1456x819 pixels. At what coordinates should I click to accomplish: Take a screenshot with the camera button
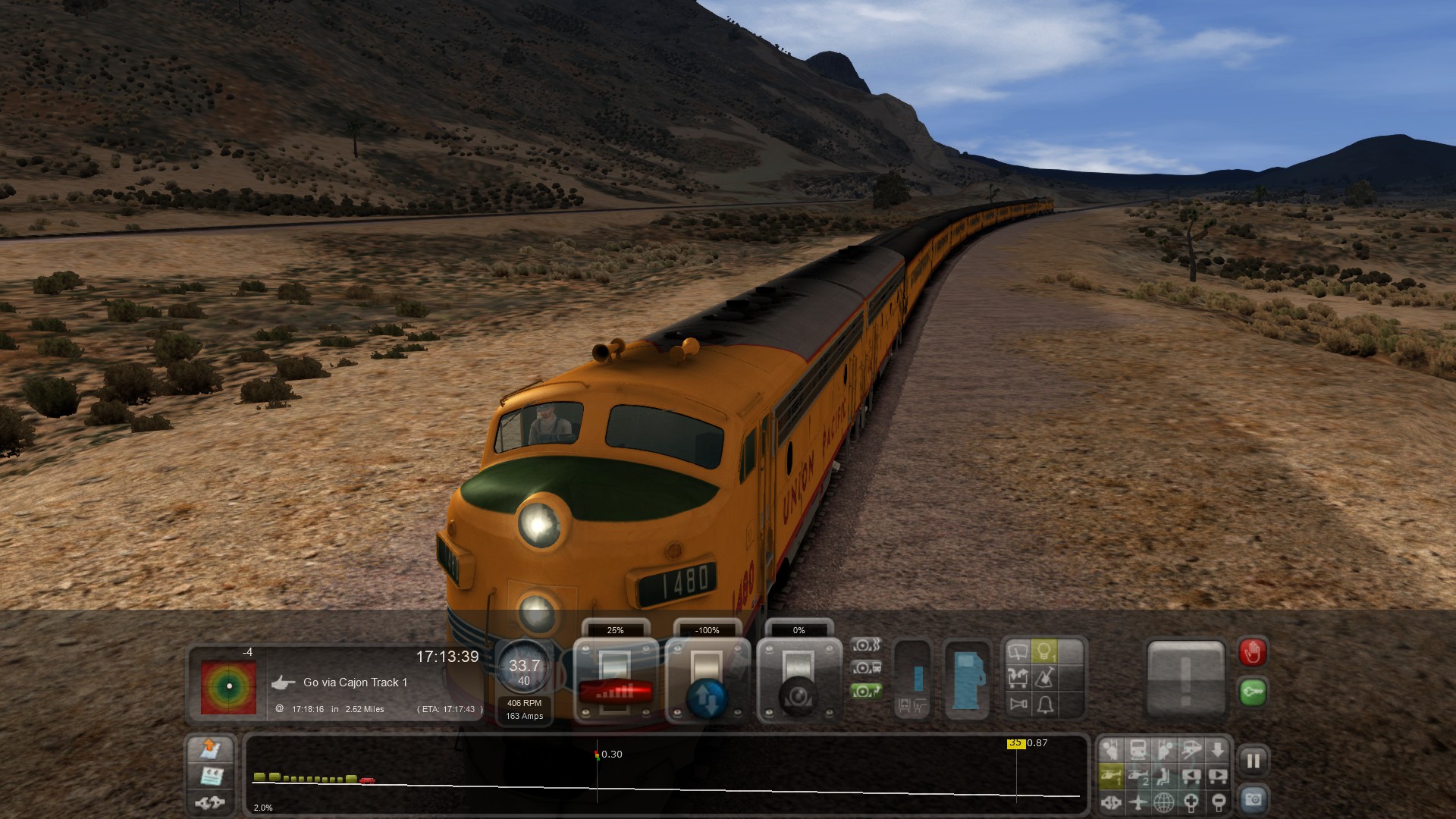point(1253,799)
